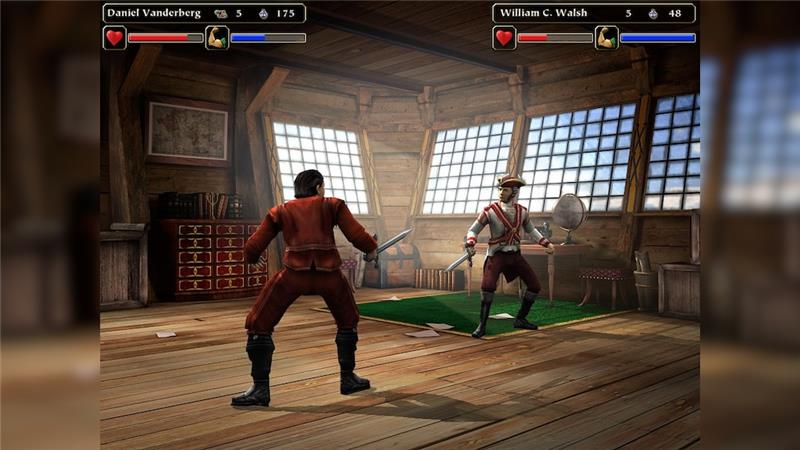The width and height of the screenshot is (800, 450).
Task: Click Daniel Vanderberg's red heart icon
Action: (114, 38)
